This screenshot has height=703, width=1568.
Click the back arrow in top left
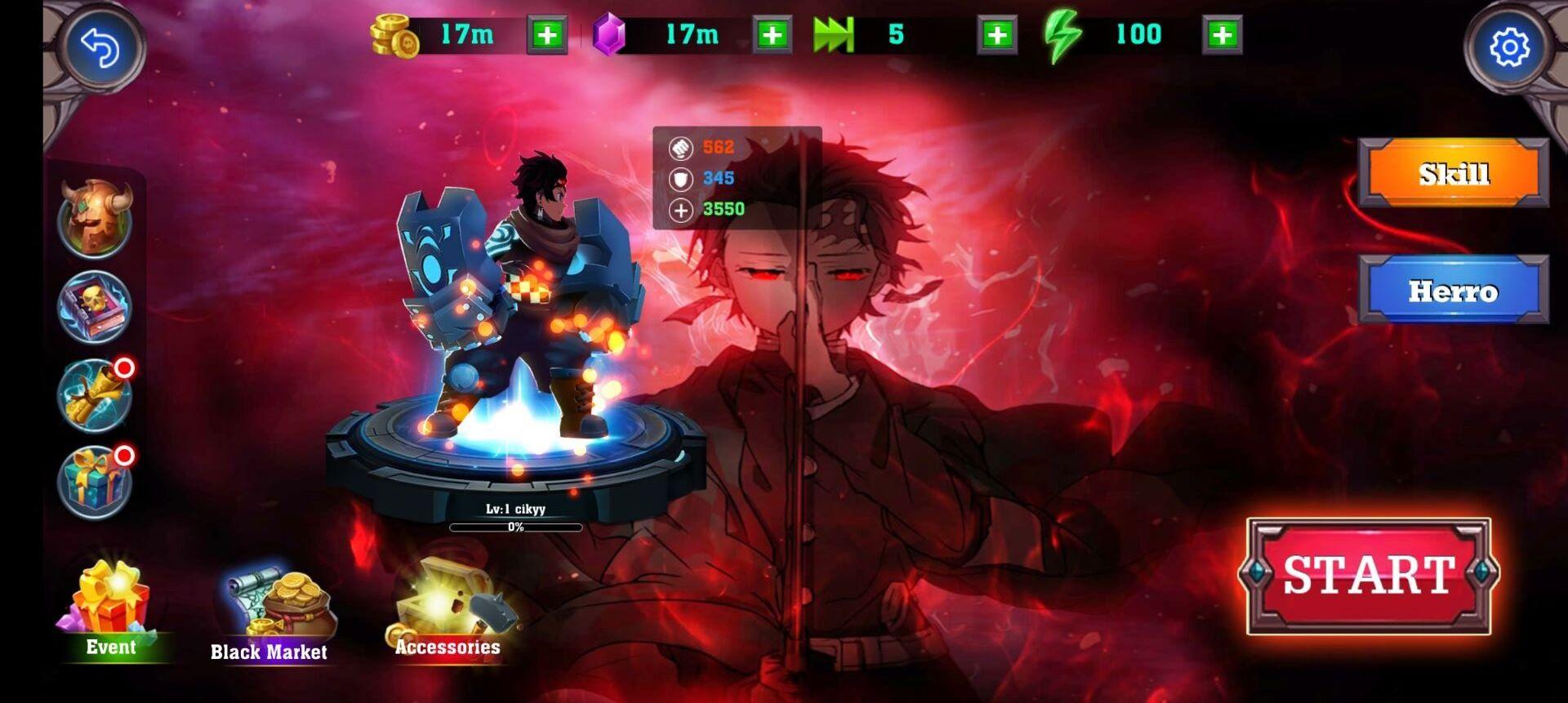[105, 47]
